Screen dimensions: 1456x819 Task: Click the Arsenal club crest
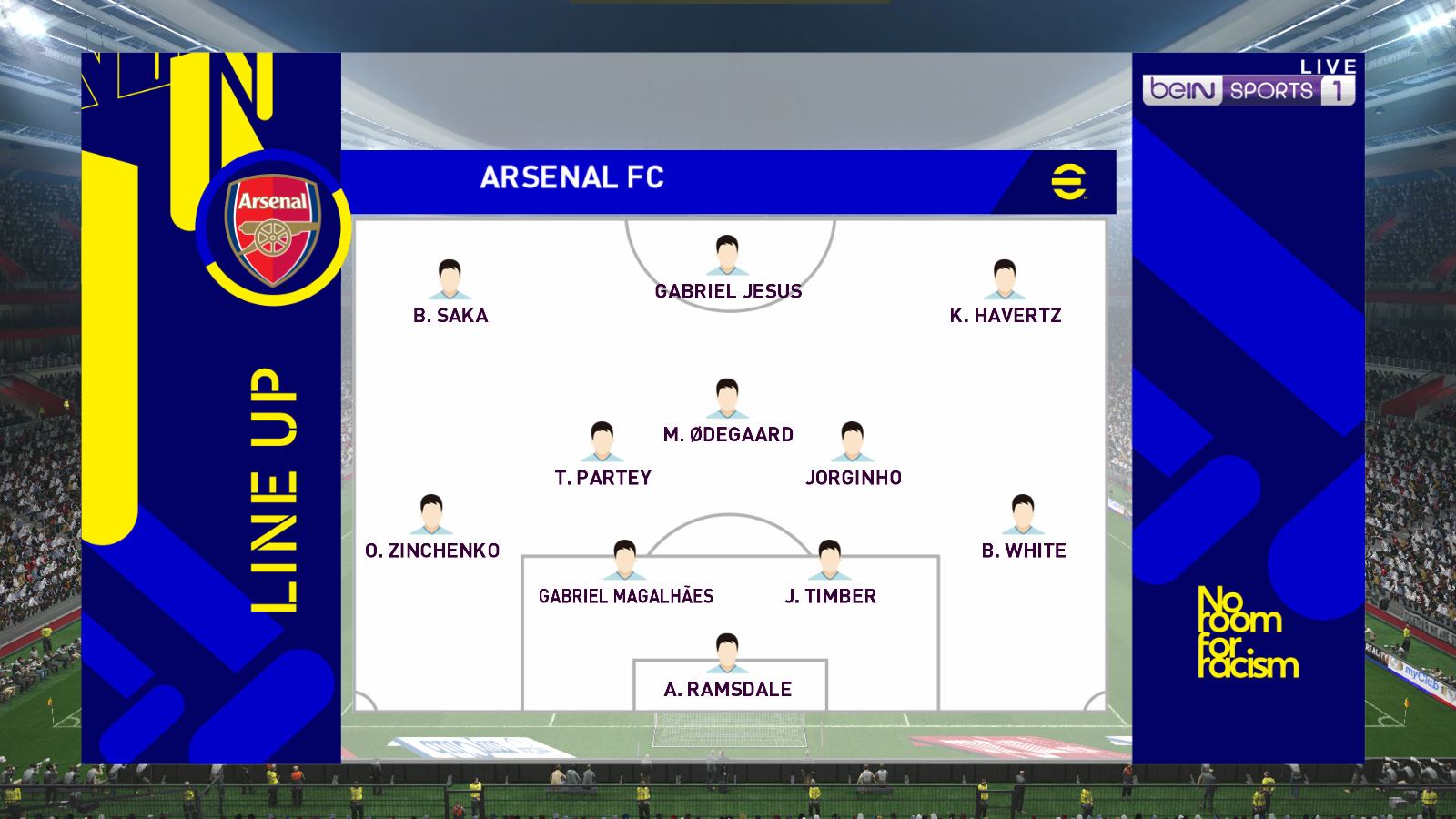coord(273,227)
